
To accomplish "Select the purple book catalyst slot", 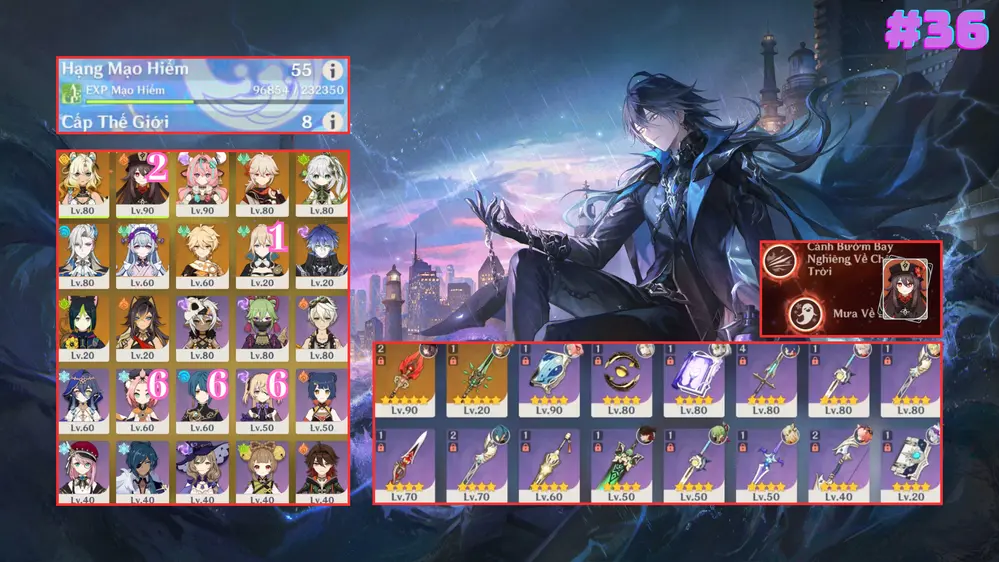I will click(x=692, y=380).
